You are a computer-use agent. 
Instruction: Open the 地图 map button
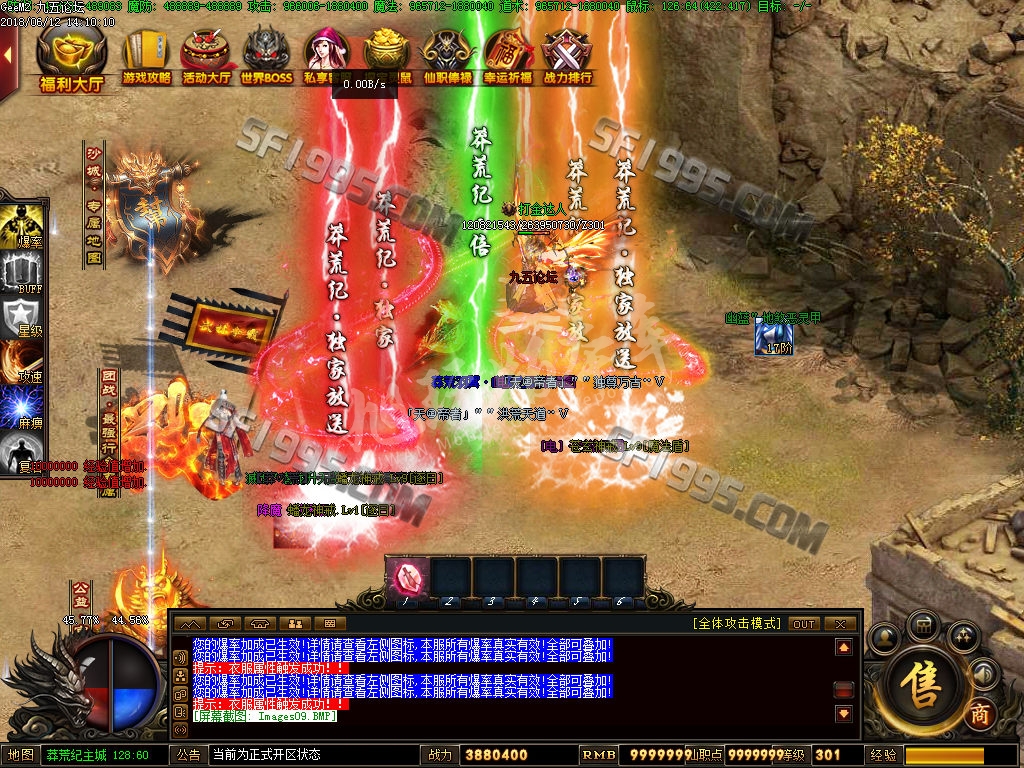click(x=21, y=755)
